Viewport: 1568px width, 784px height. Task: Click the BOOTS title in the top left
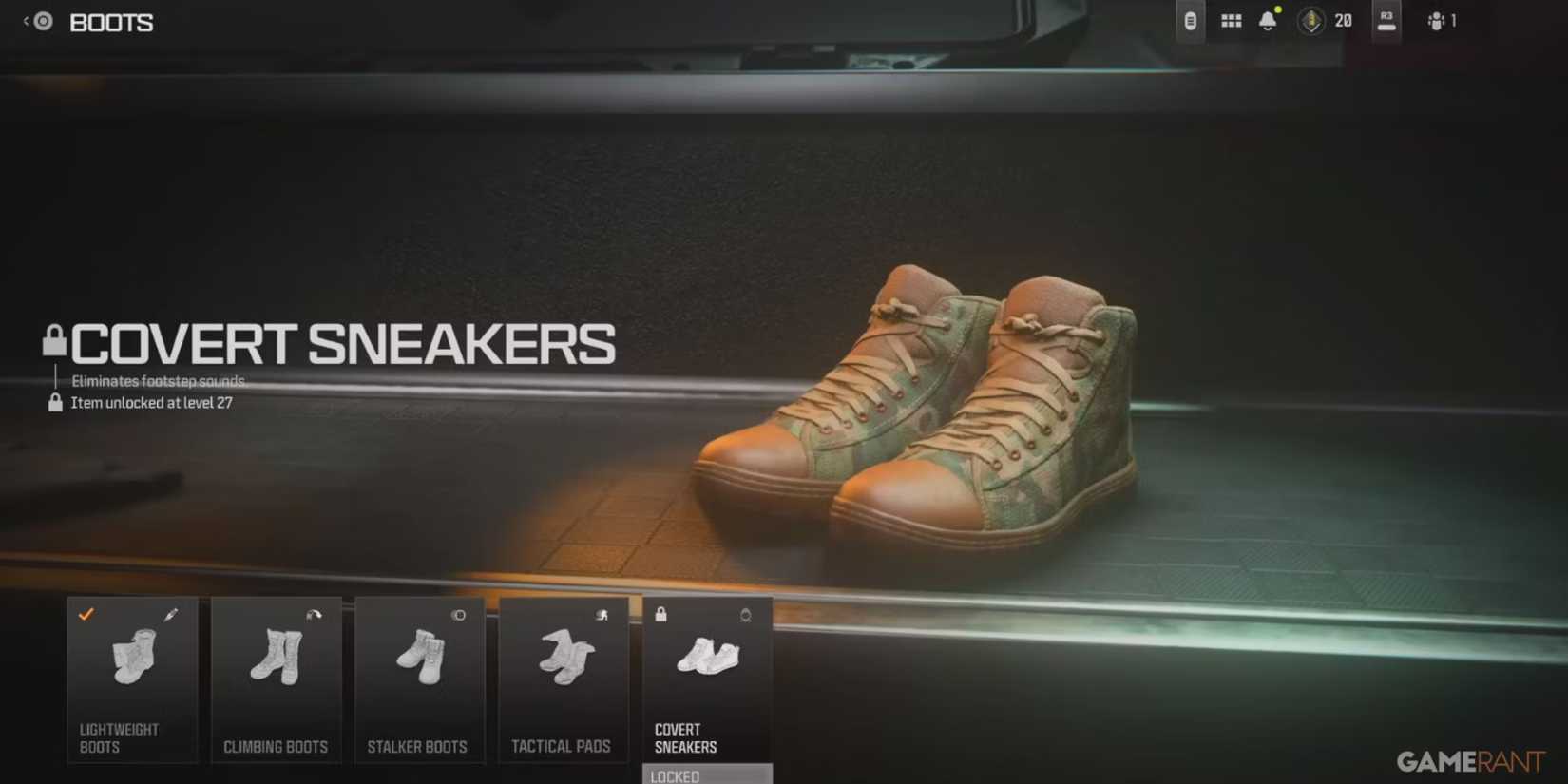click(111, 22)
